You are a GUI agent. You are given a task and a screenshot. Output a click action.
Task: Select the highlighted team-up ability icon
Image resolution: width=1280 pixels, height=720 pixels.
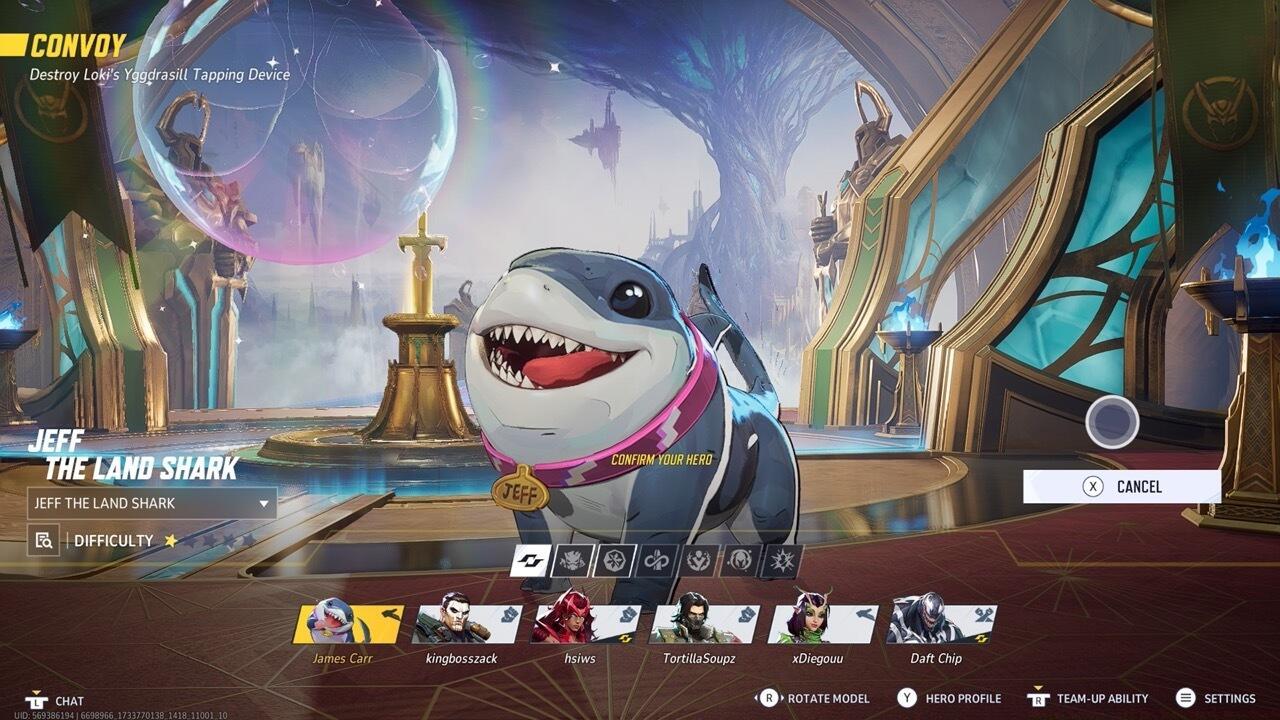[532, 560]
